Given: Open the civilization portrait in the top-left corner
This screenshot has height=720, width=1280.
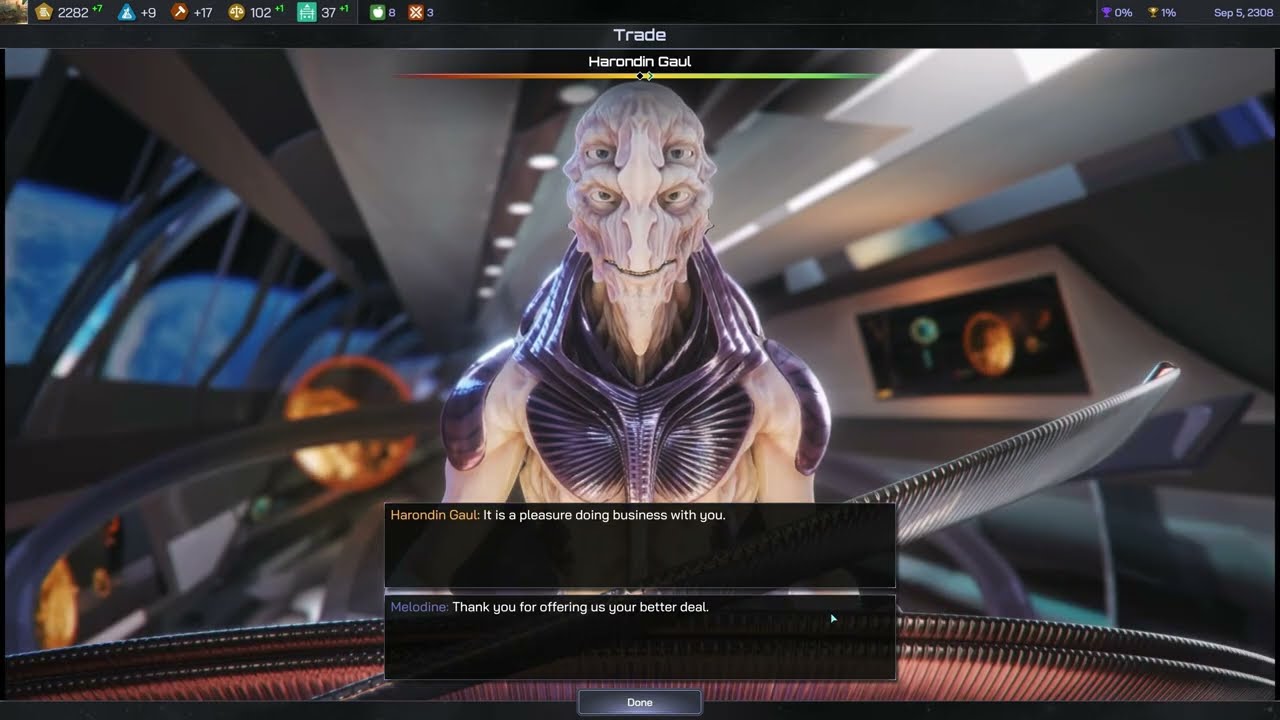Looking at the screenshot, I should coord(14,12).
